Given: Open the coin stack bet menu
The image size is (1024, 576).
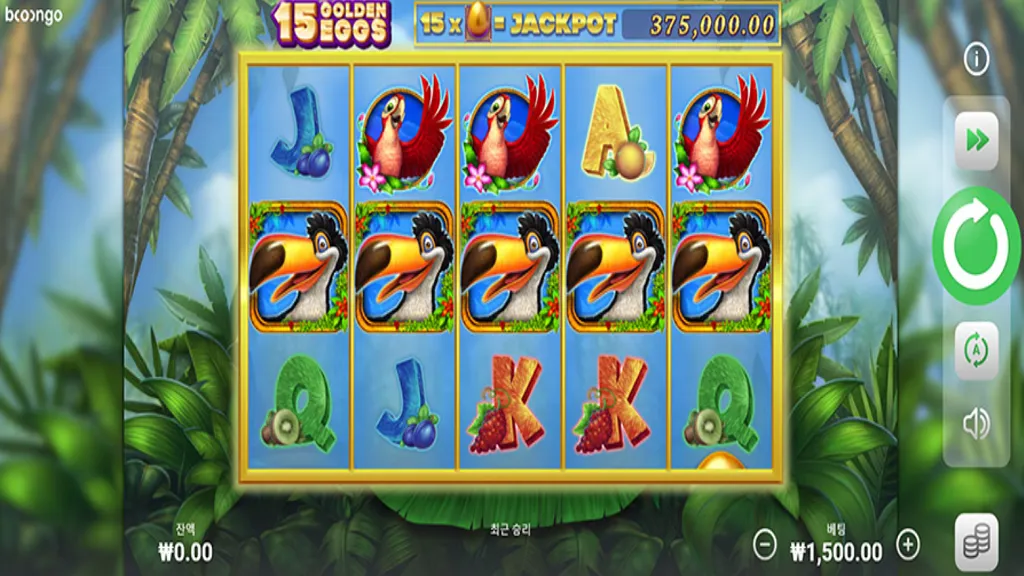Looking at the screenshot, I should [x=976, y=541].
